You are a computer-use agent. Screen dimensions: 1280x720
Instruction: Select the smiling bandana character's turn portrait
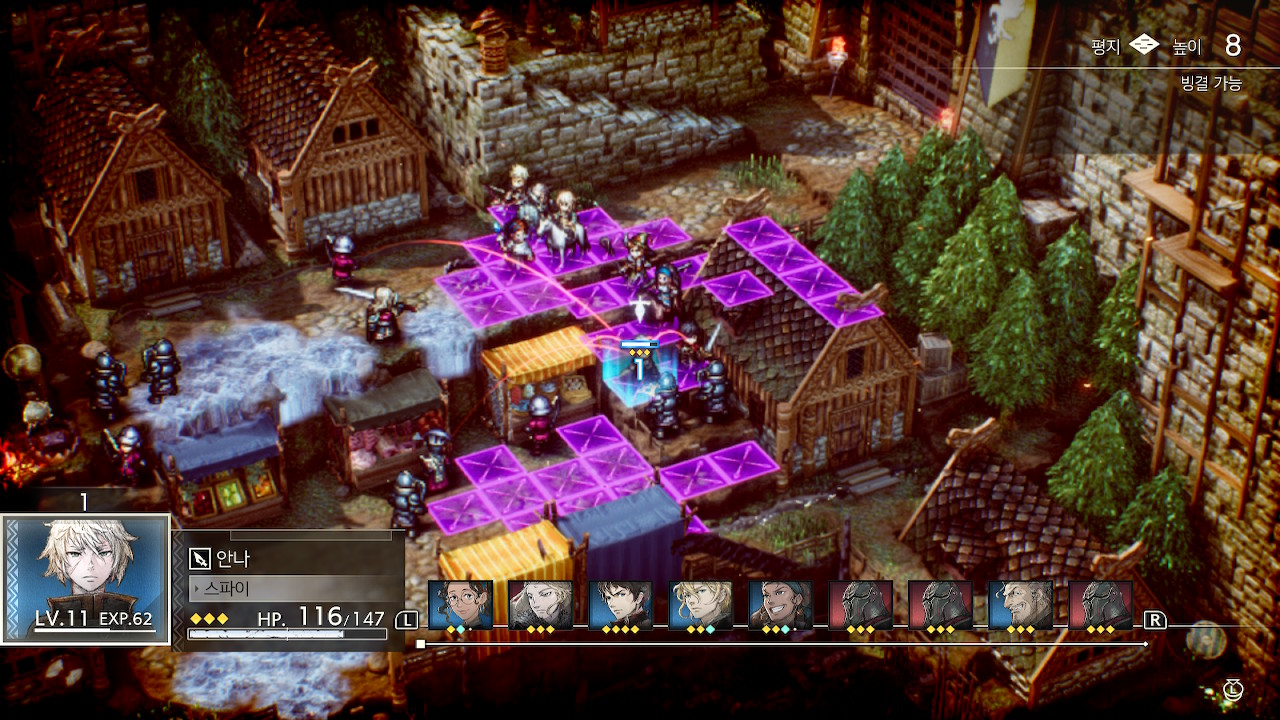(780, 604)
